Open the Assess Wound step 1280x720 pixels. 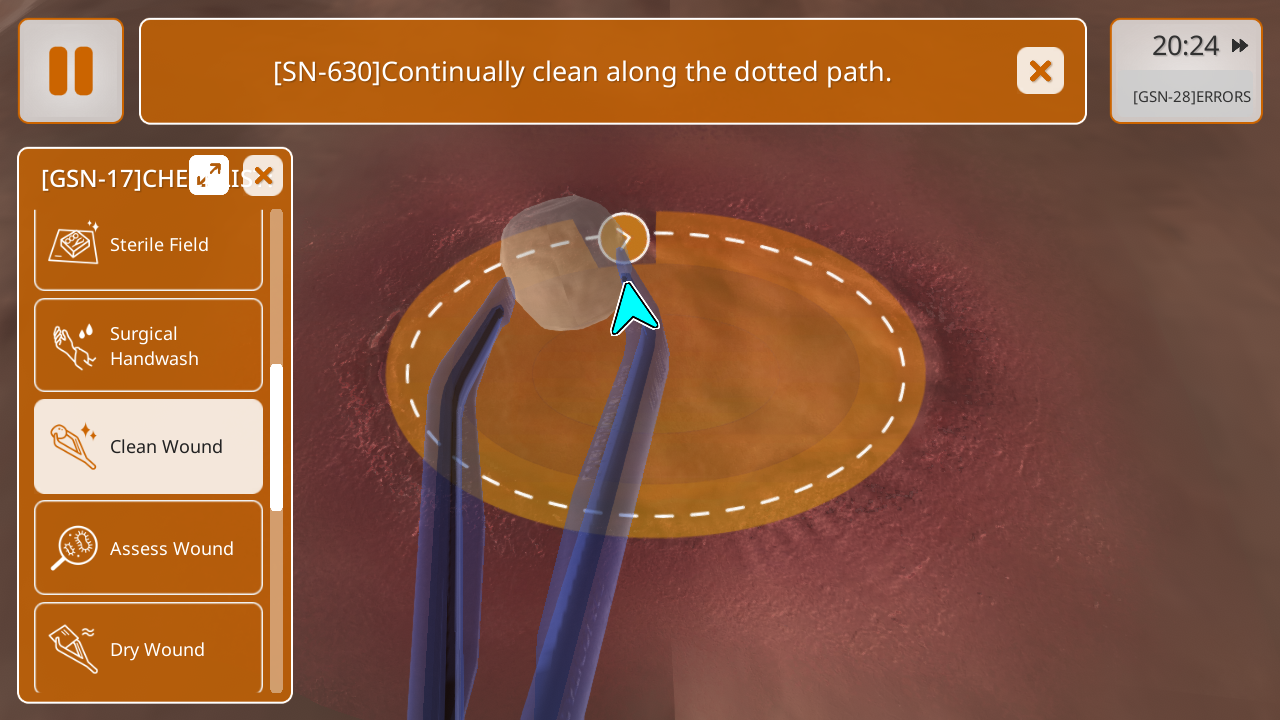148,548
